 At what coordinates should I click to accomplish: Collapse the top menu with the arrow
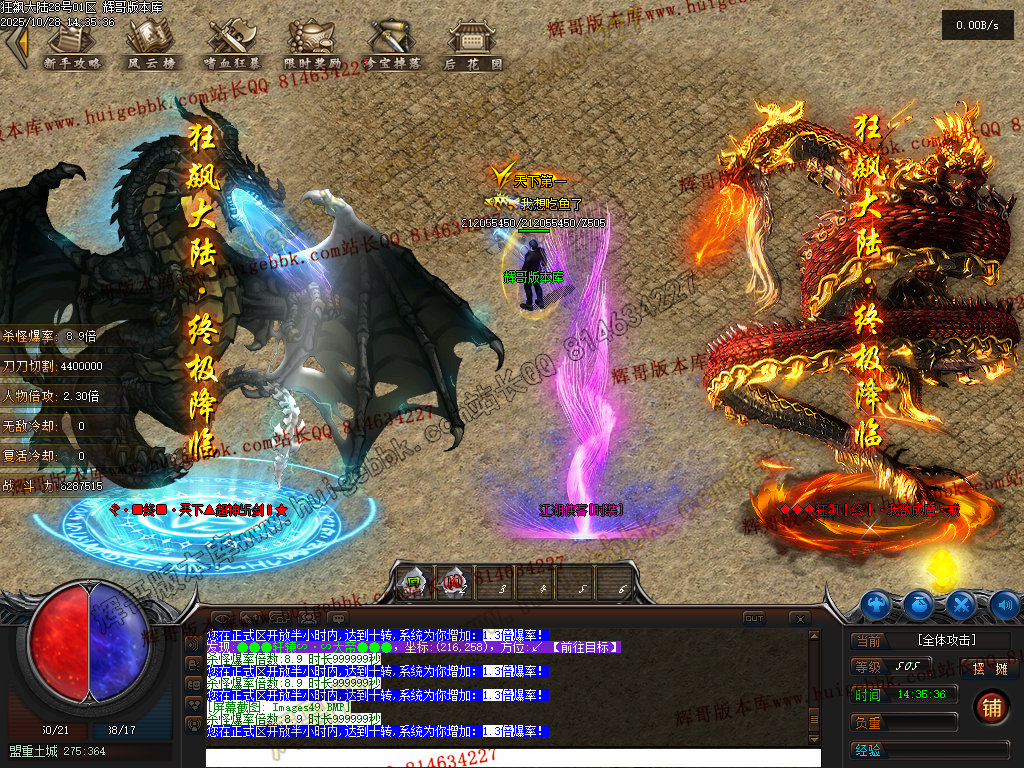point(15,42)
